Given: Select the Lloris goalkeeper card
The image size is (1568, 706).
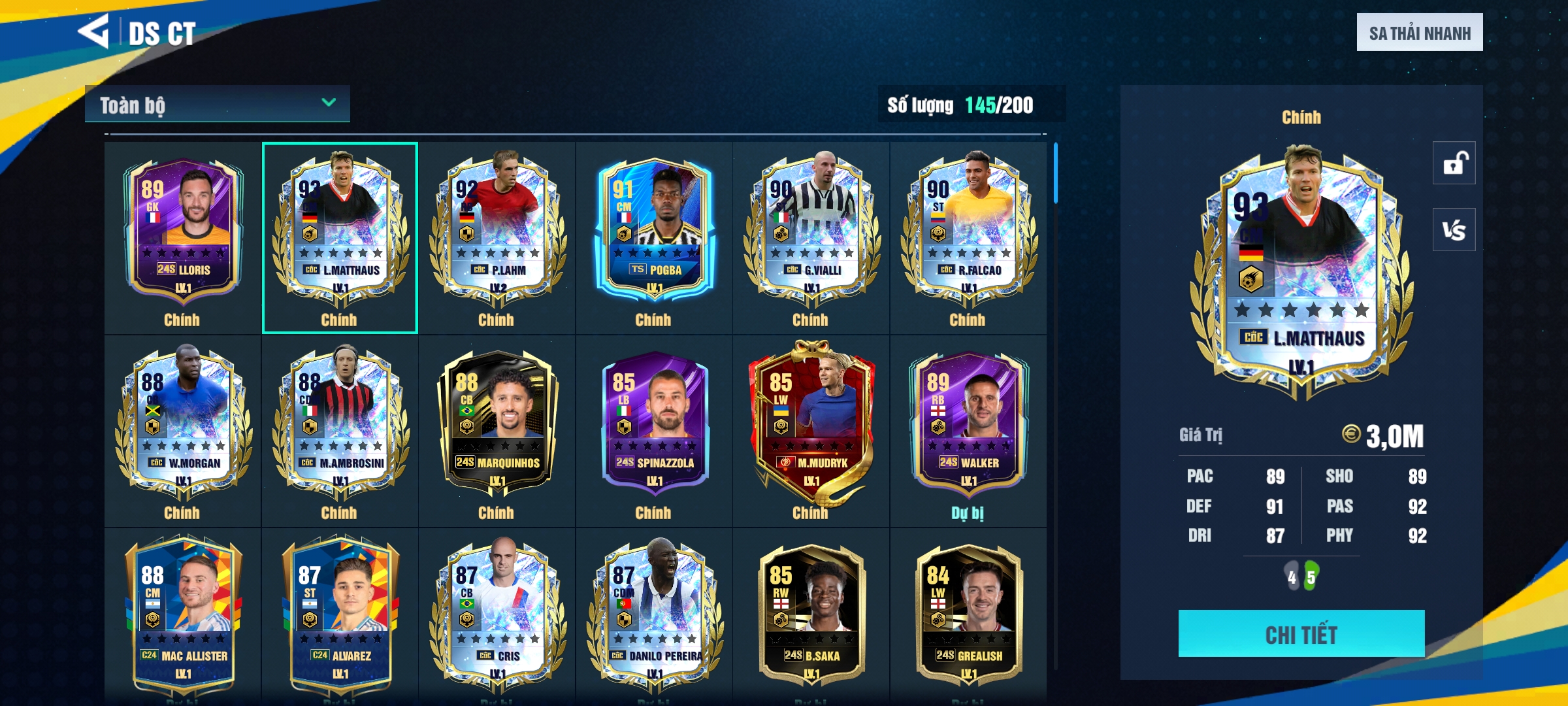Looking at the screenshot, I should 183,232.
